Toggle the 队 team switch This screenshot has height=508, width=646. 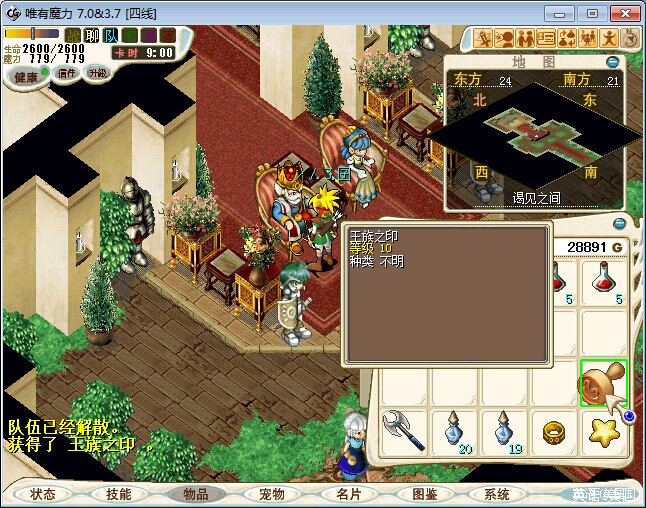coord(111,35)
